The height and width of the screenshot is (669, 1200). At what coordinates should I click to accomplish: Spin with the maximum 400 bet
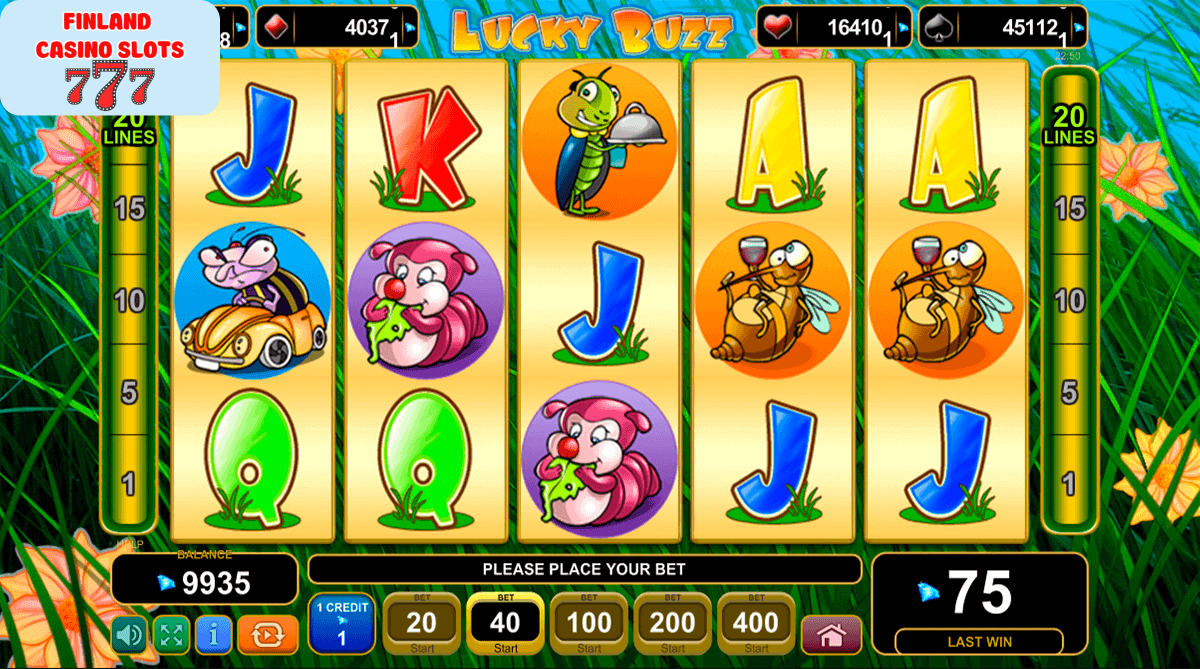pyautogui.click(x=756, y=625)
